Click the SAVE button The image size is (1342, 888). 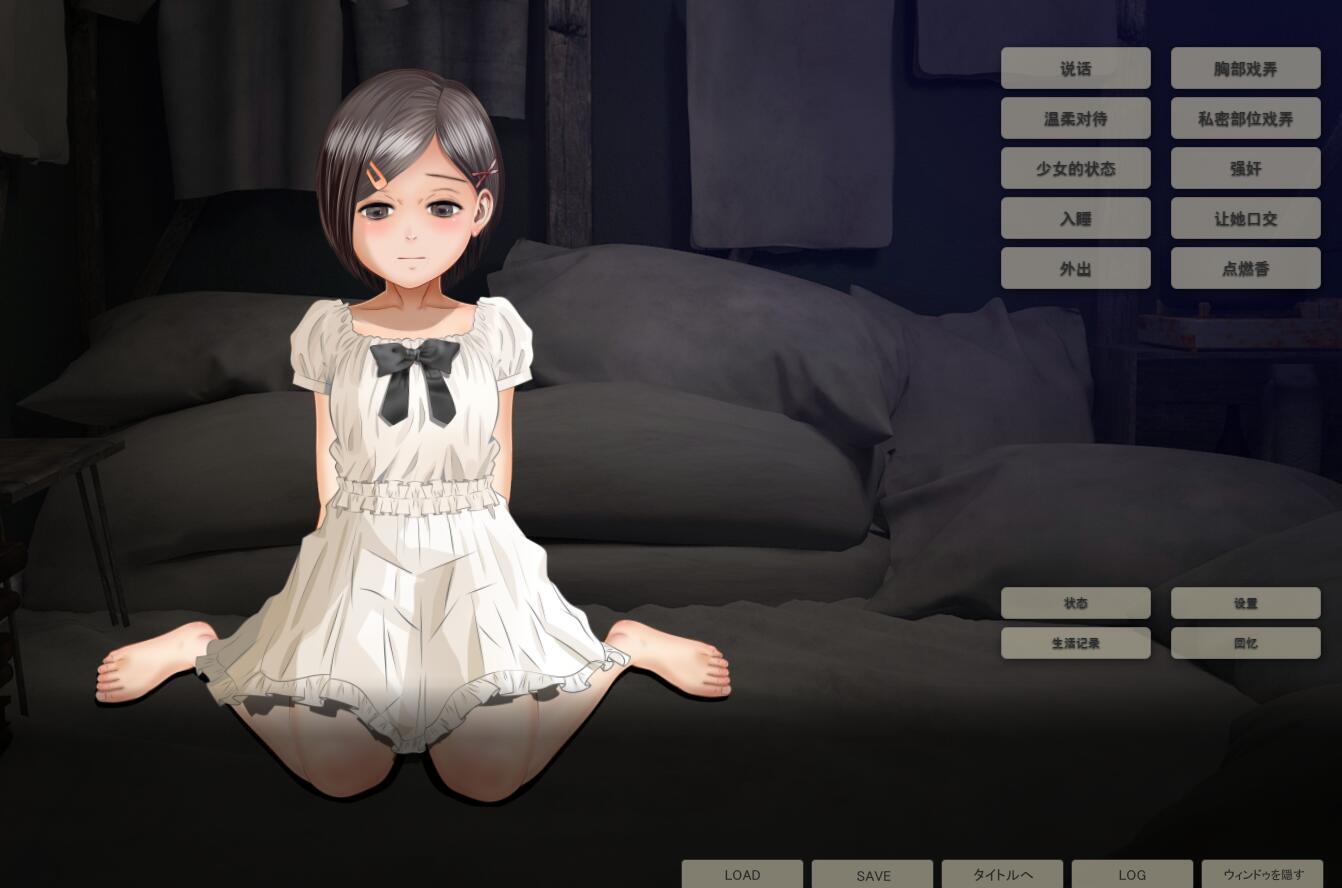pyautogui.click(x=873, y=875)
